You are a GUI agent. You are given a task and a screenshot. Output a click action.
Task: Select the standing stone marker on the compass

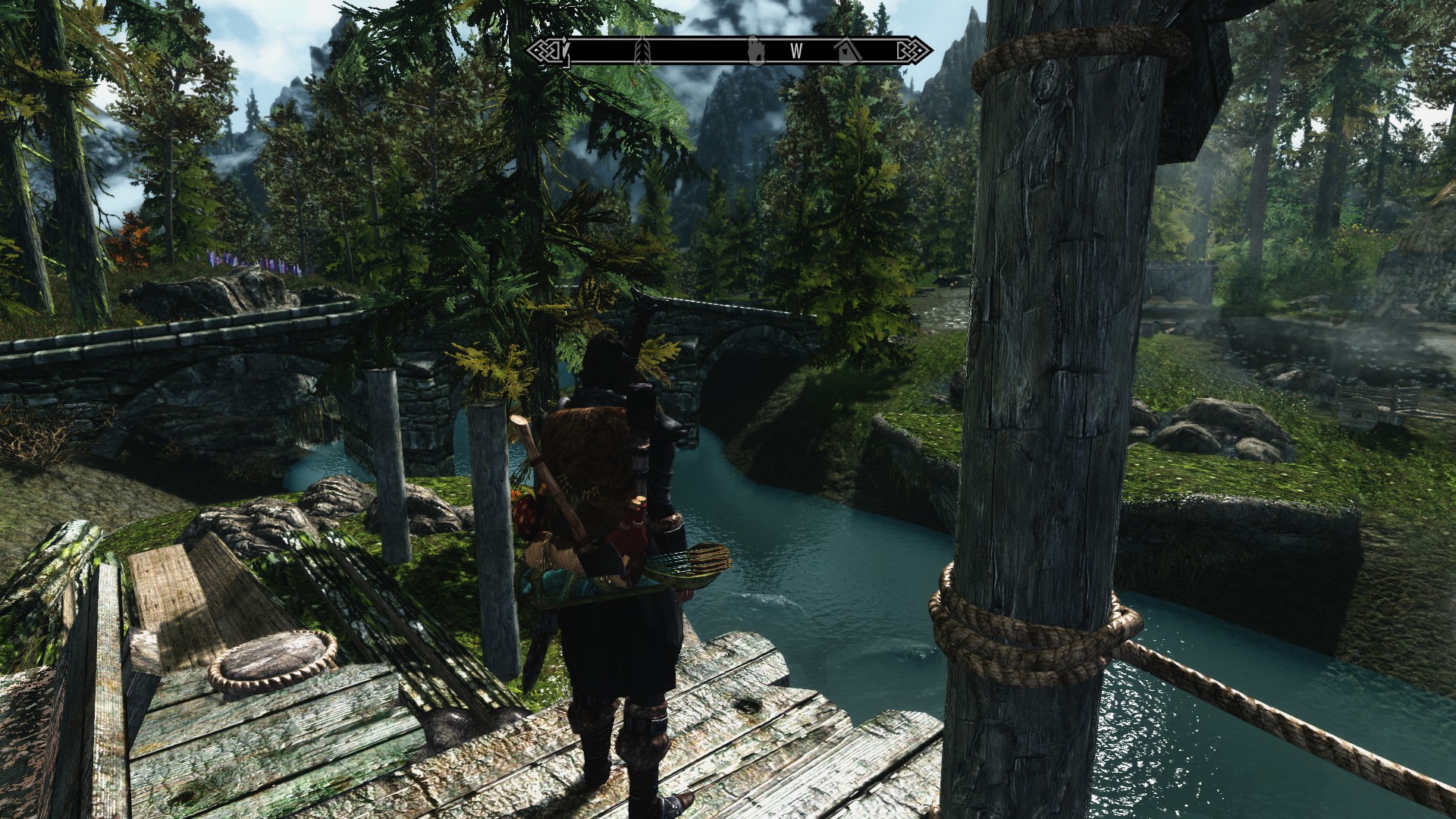(755, 49)
